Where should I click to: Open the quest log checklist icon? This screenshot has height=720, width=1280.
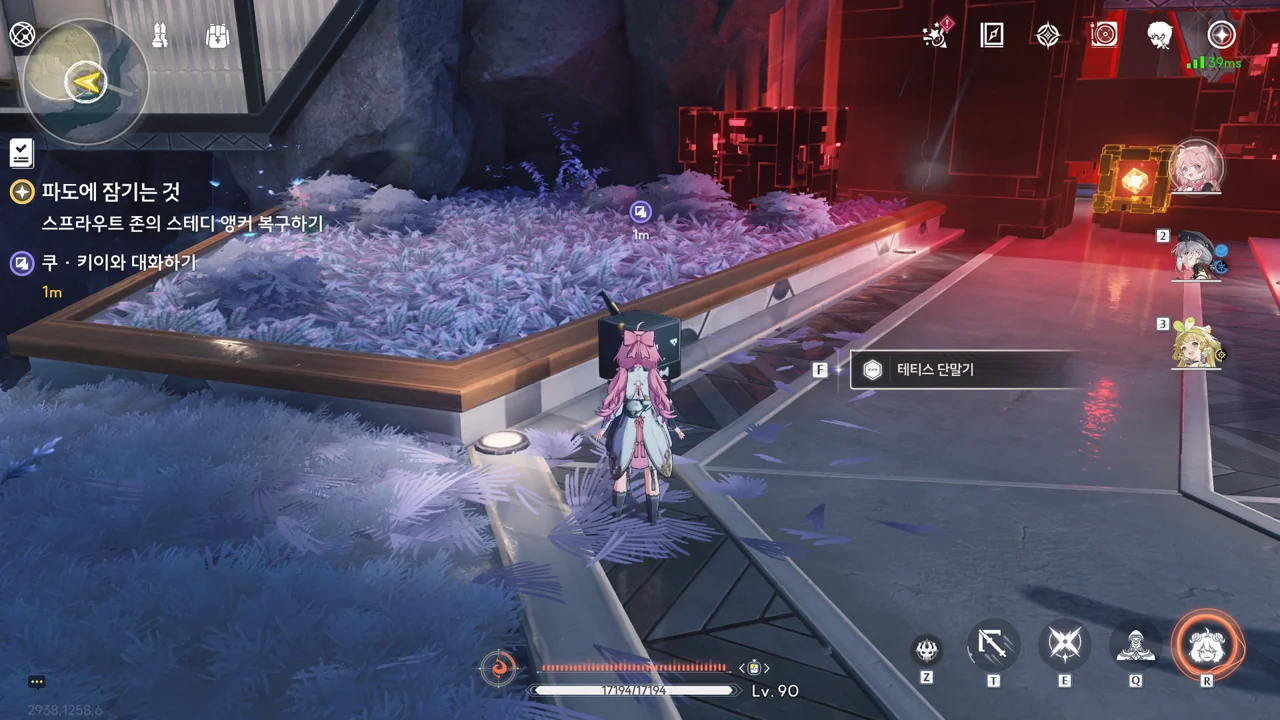[21, 153]
